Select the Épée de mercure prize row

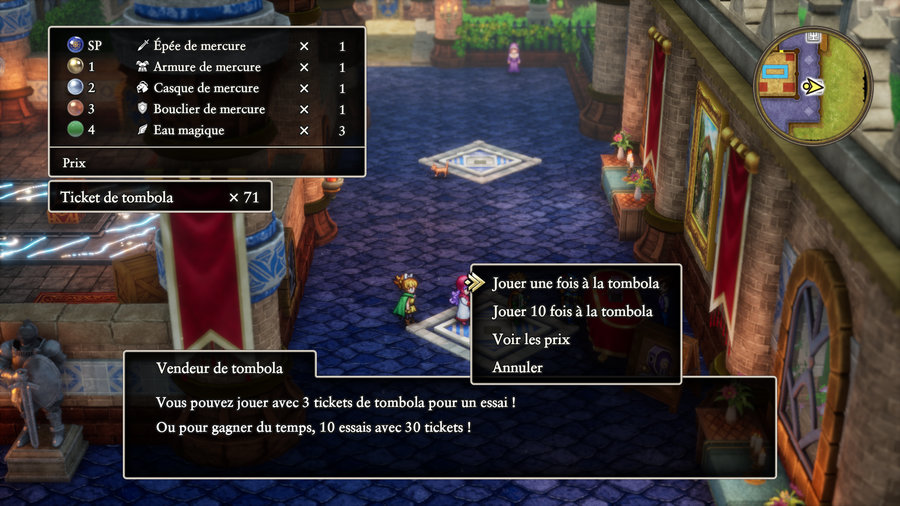(x=205, y=46)
